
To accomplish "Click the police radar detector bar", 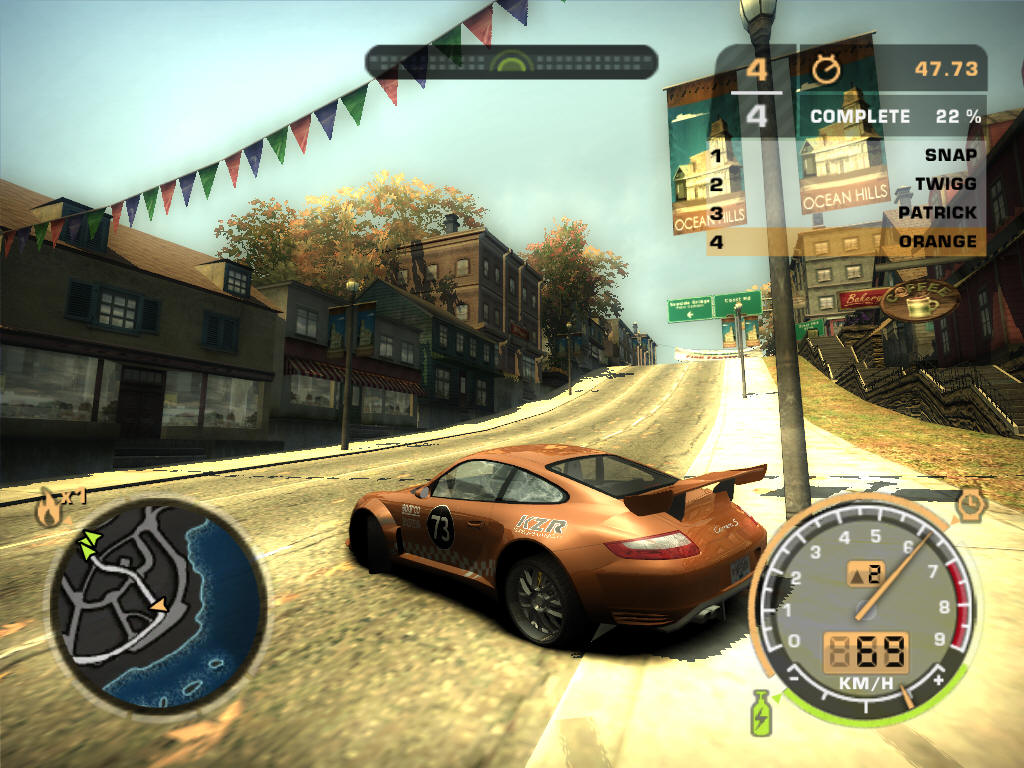I will pos(510,62).
